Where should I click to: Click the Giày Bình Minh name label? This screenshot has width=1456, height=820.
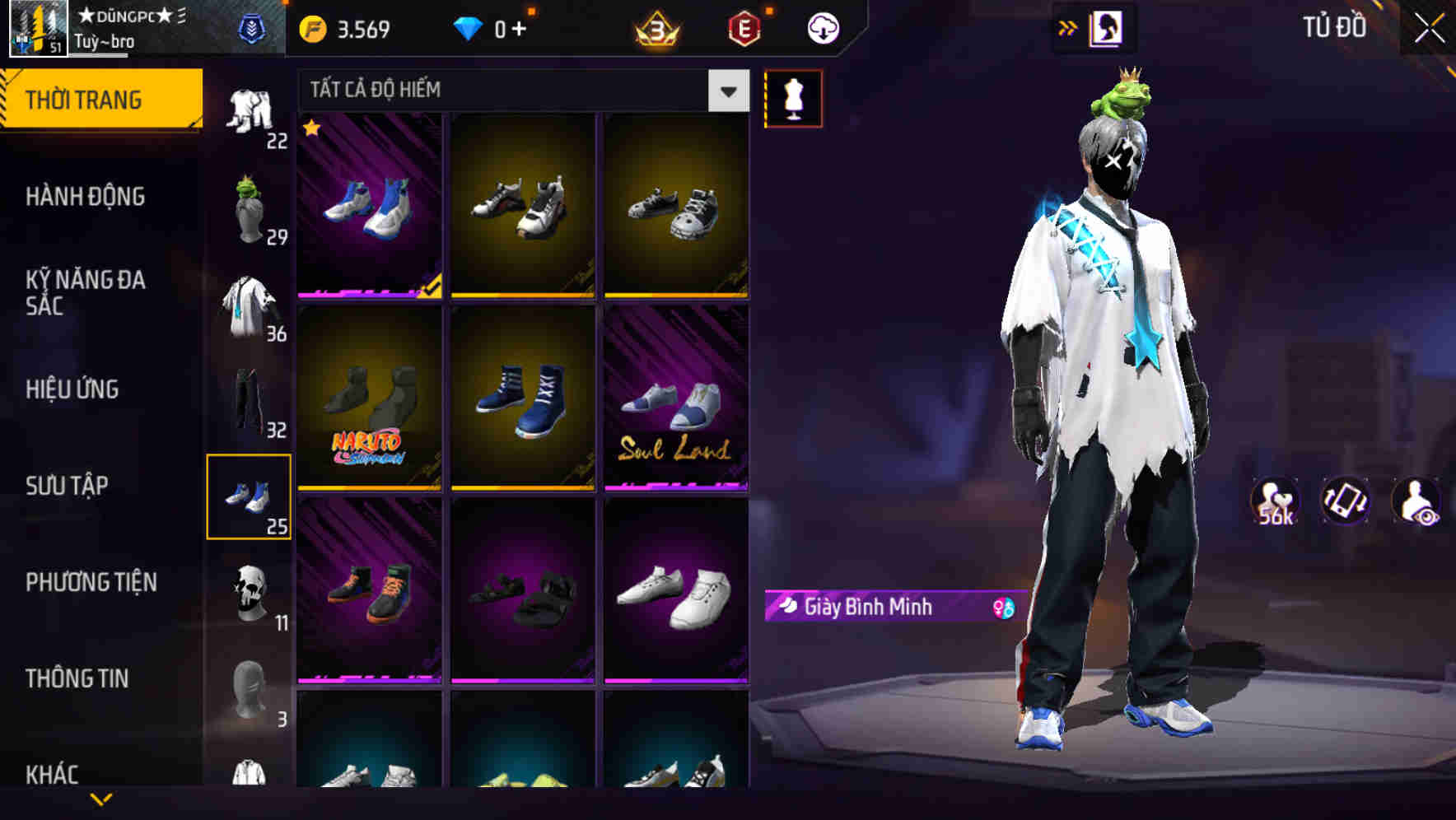(869, 608)
